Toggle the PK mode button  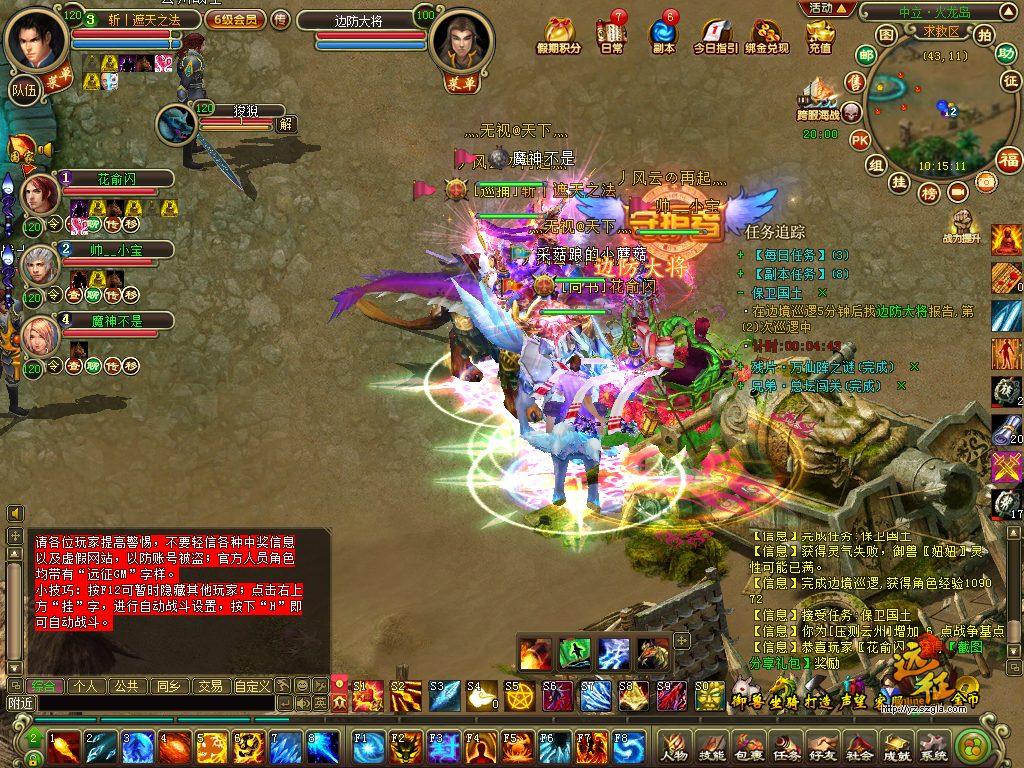coord(859,140)
